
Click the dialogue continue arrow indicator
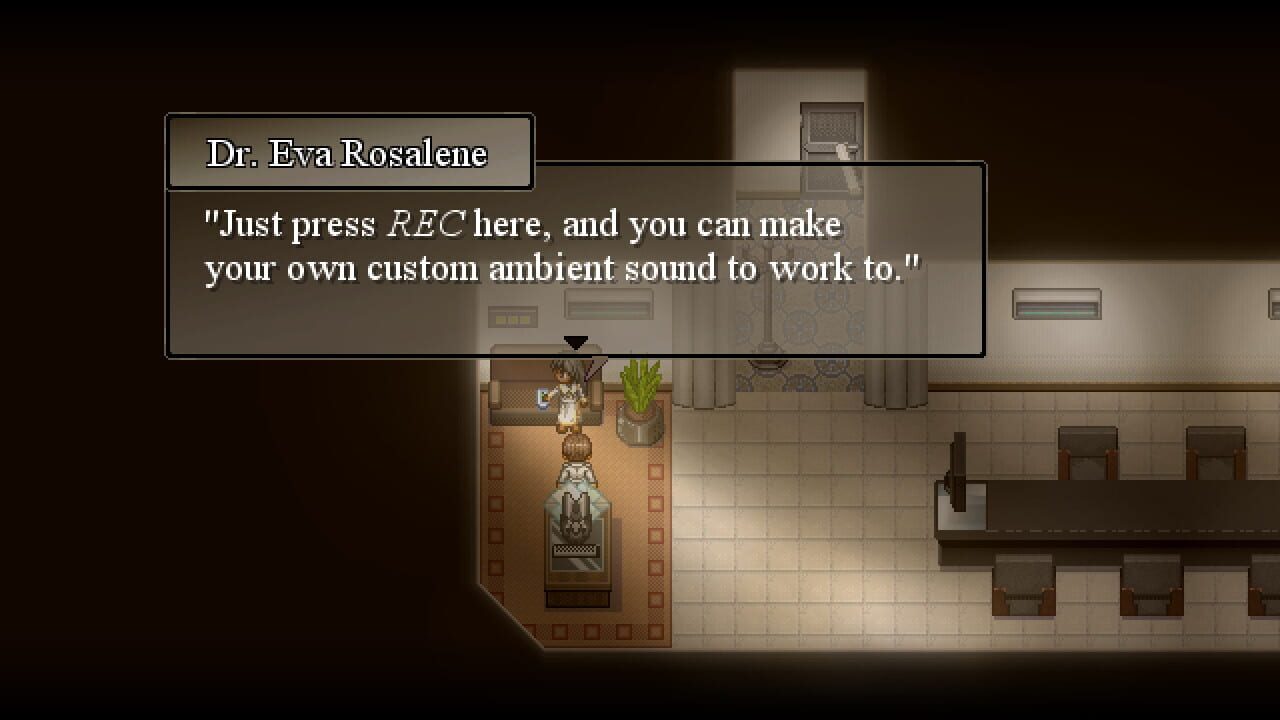click(x=575, y=342)
